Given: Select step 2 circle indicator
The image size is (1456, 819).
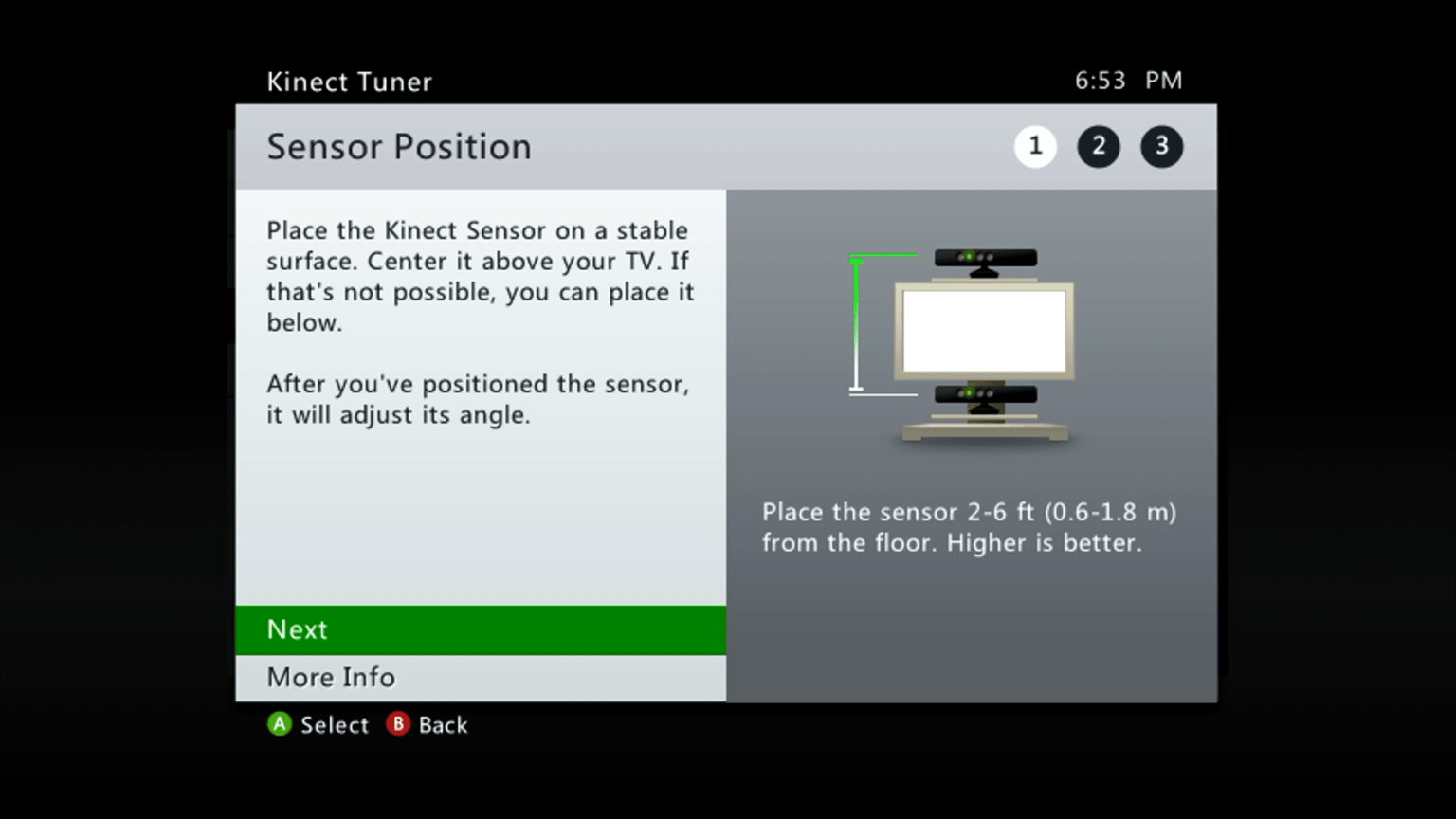Looking at the screenshot, I should pyautogui.click(x=1099, y=147).
